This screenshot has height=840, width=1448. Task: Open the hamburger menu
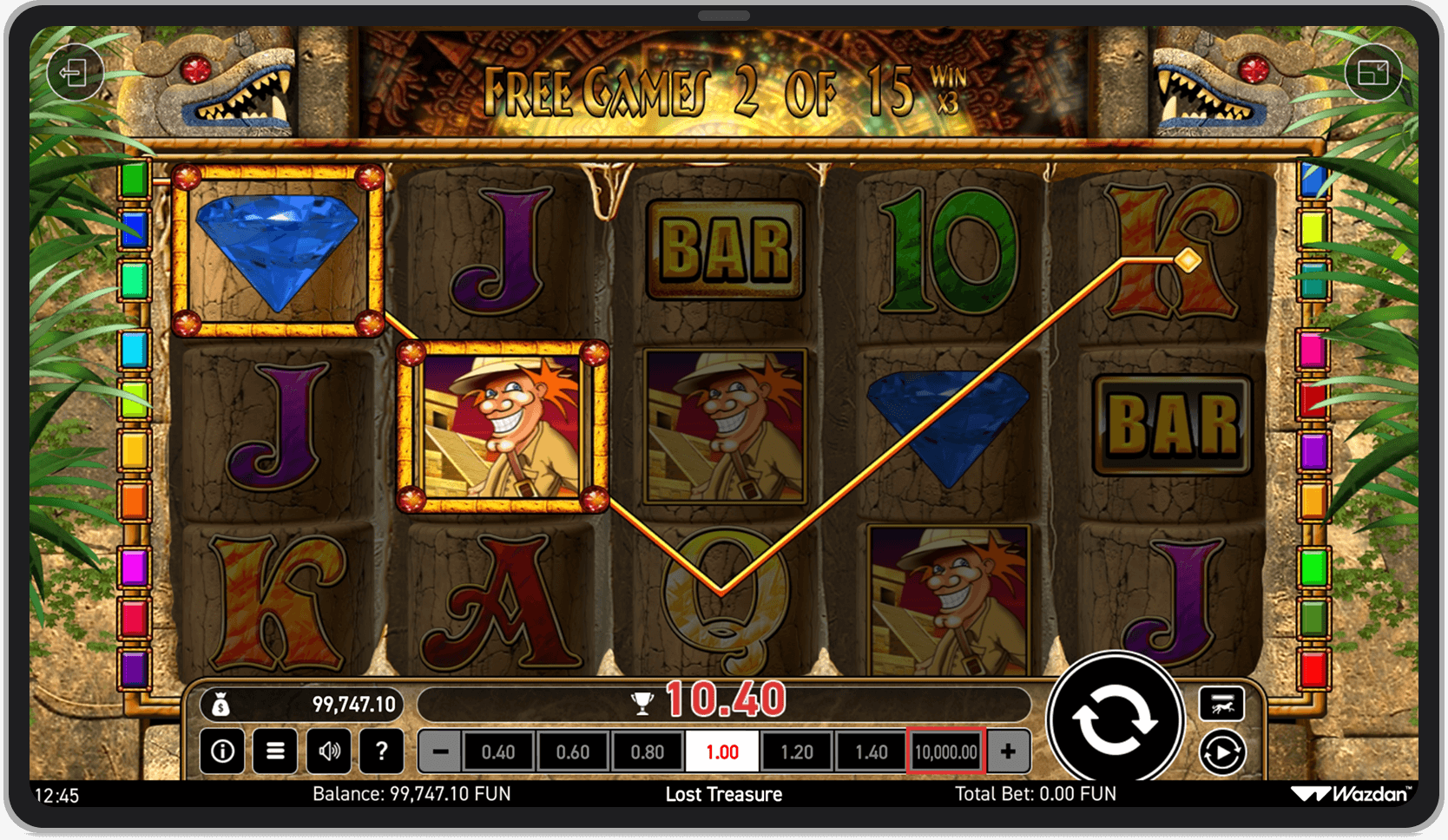pyautogui.click(x=275, y=751)
